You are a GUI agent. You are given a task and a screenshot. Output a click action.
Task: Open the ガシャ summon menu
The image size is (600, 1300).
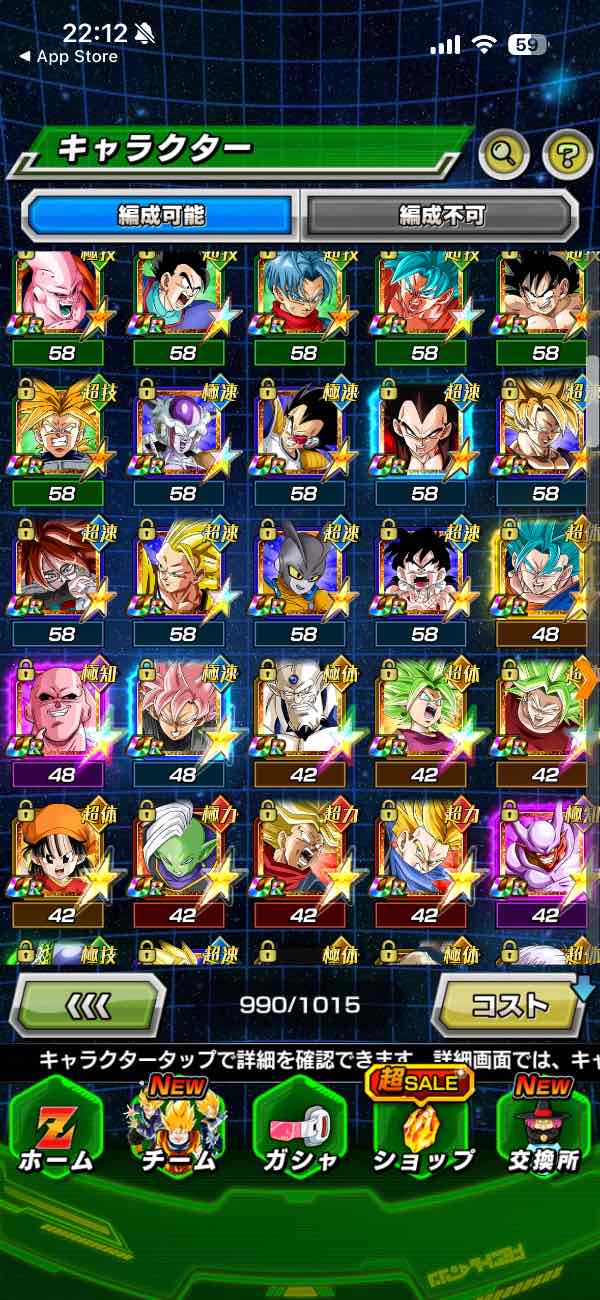pyautogui.click(x=299, y=1128)
